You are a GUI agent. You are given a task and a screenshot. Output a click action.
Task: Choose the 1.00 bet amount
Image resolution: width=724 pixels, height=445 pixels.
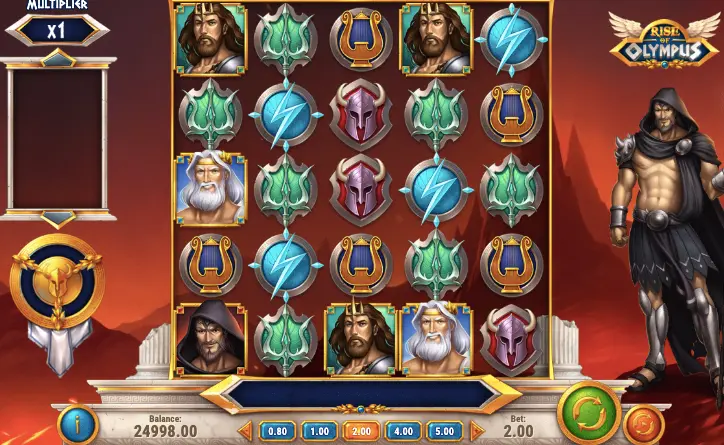coord(317,431)
